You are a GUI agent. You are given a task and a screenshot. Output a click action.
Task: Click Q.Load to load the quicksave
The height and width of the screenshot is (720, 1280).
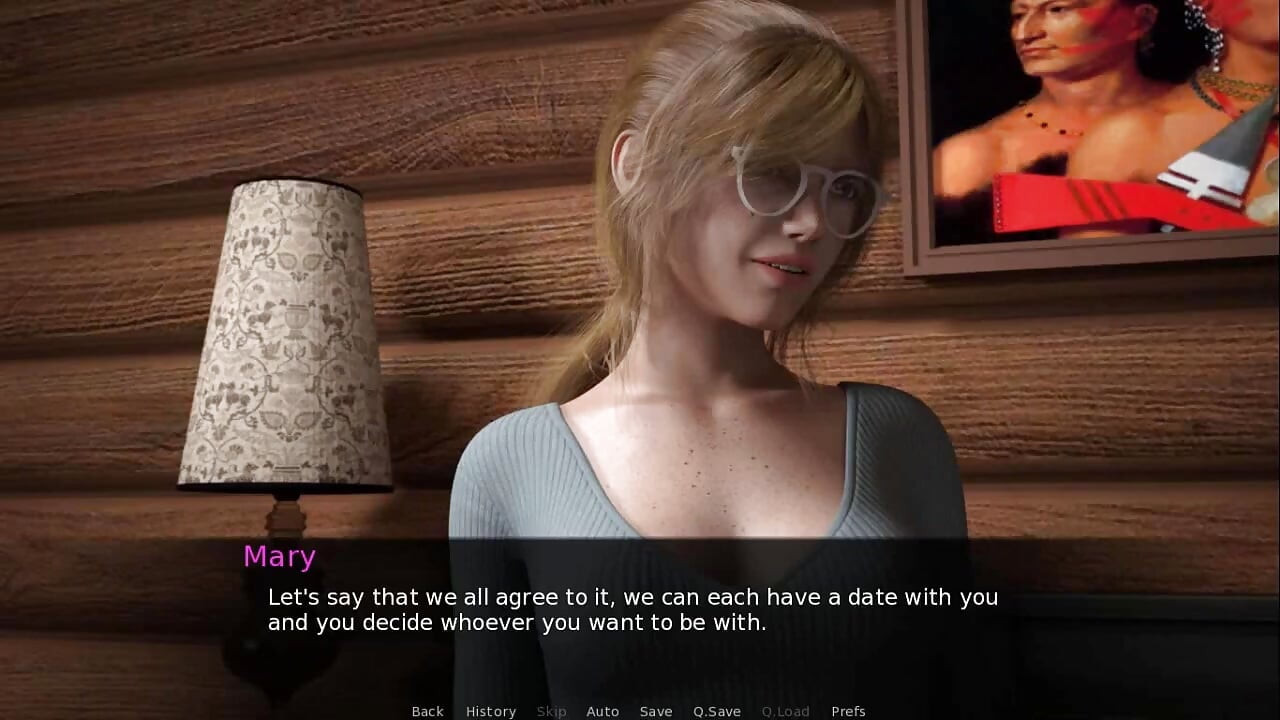pos(785,711)
